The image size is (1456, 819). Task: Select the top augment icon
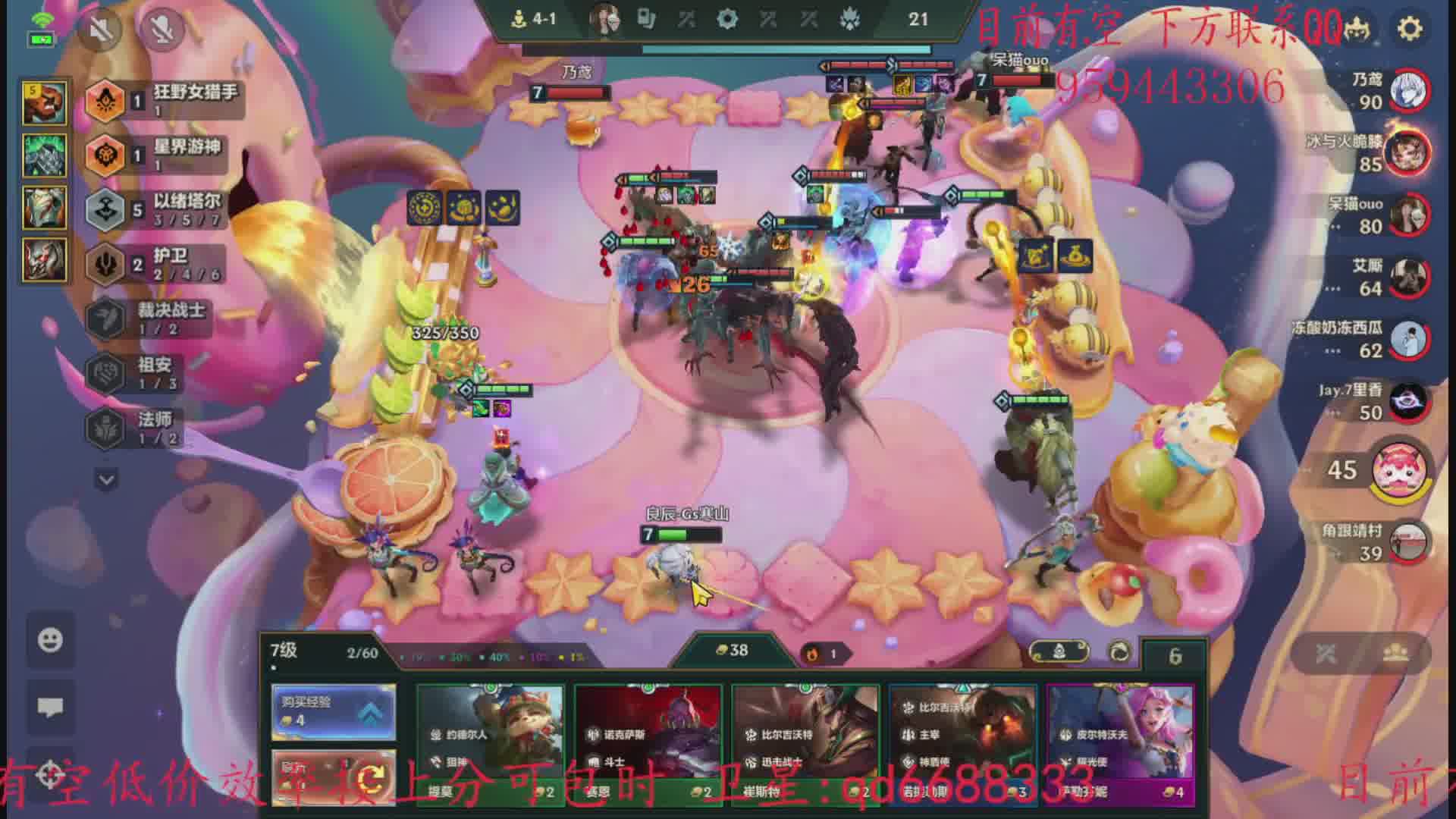click(x=45, y=102)
